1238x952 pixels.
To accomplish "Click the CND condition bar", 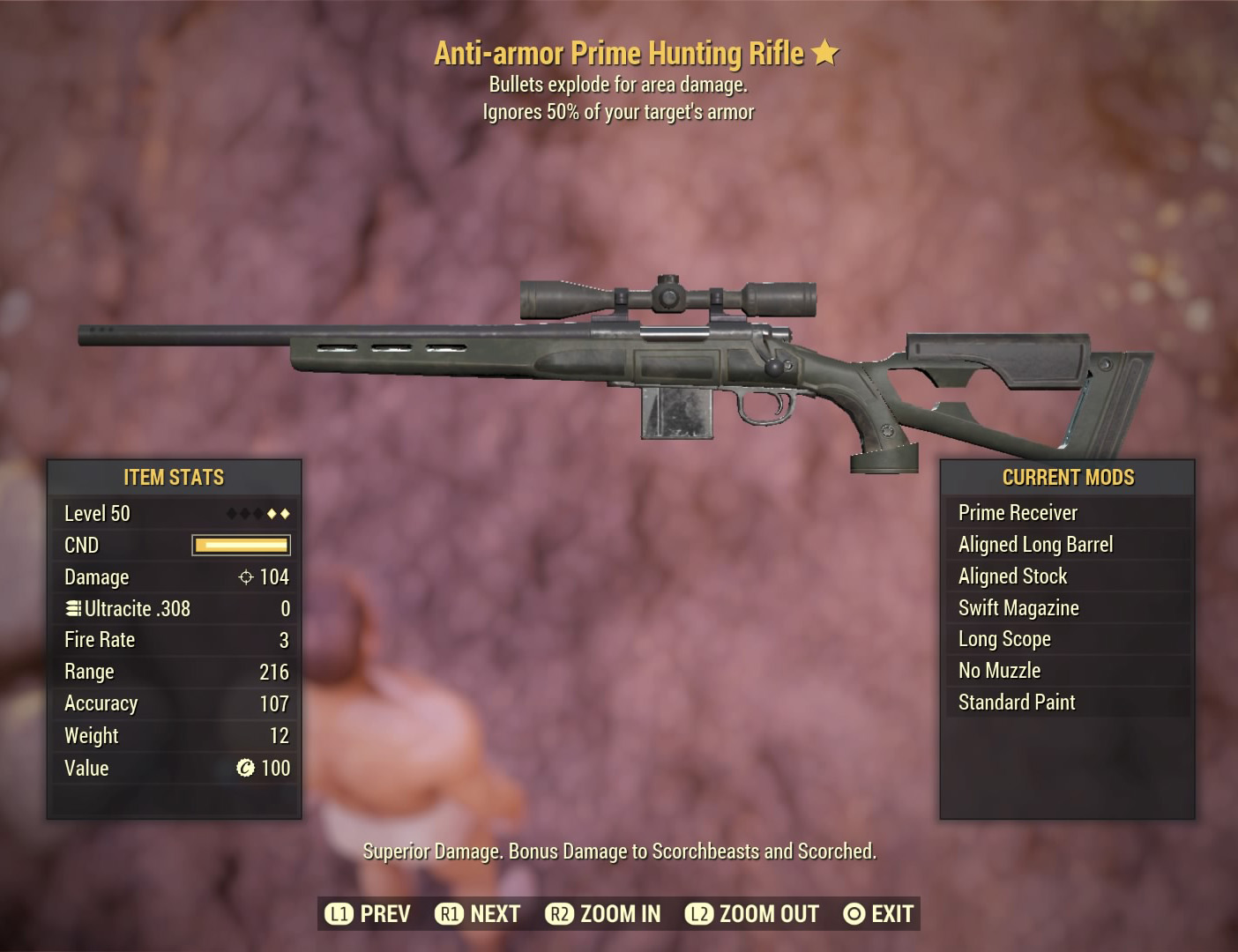I will [241, 545].
